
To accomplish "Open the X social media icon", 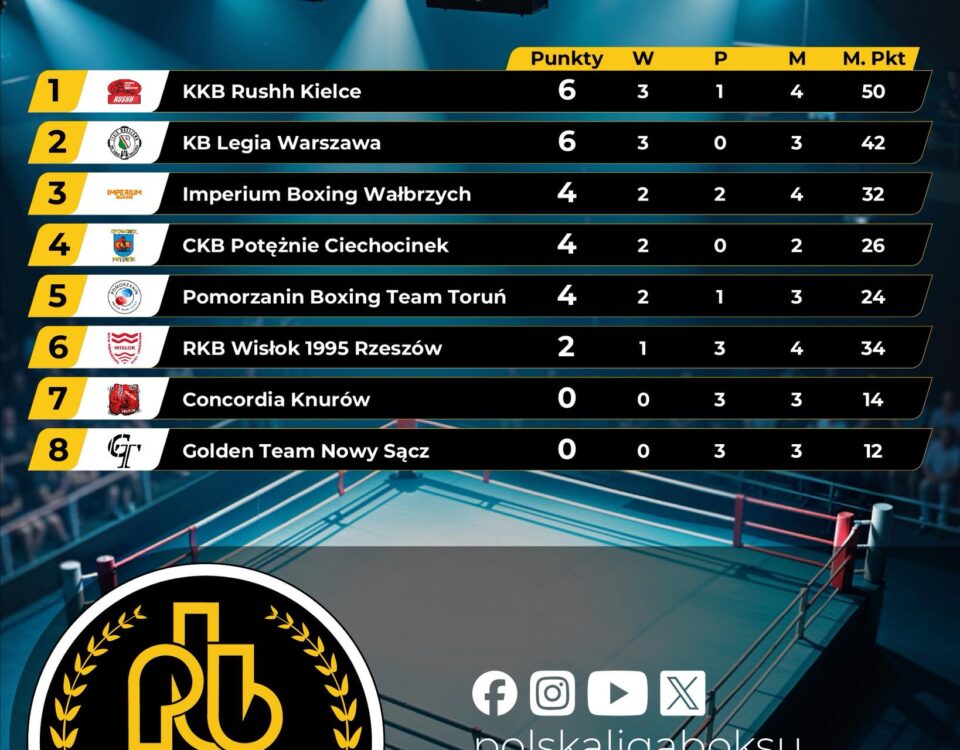I will pyautogui.click(x=682, y=693).
